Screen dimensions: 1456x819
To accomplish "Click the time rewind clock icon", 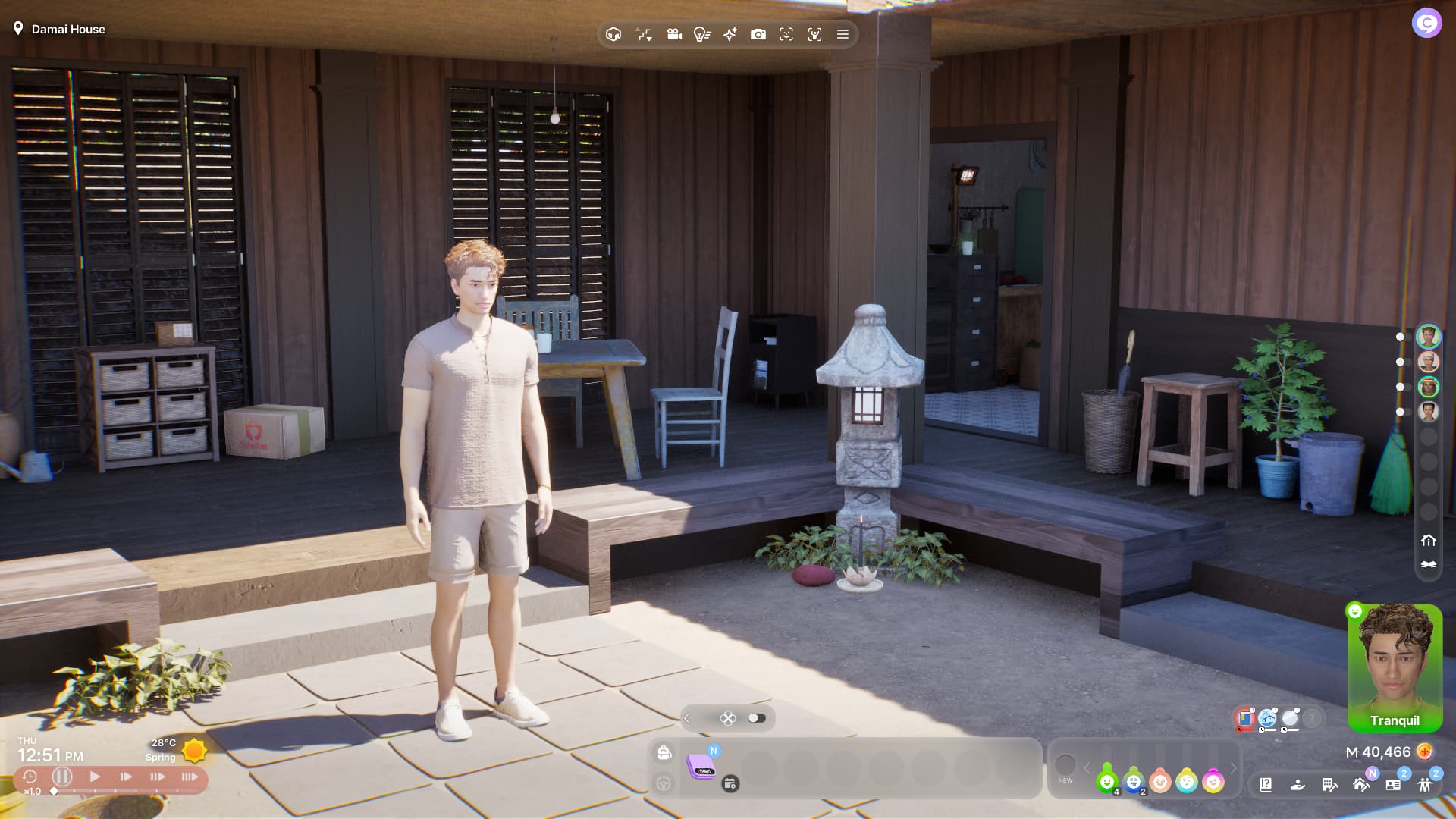I will 30,777.
